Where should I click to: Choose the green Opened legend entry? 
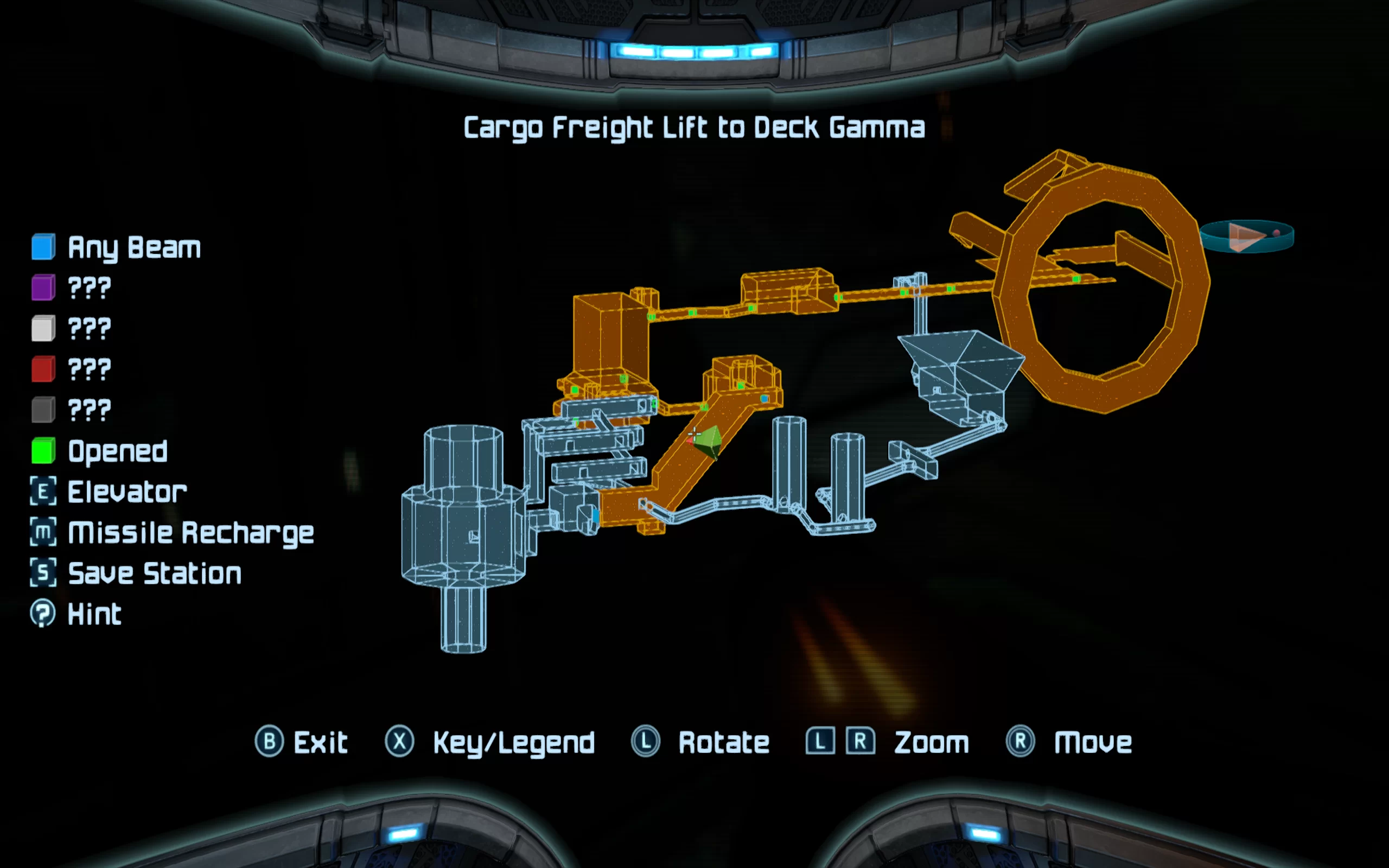coord(100,451)
